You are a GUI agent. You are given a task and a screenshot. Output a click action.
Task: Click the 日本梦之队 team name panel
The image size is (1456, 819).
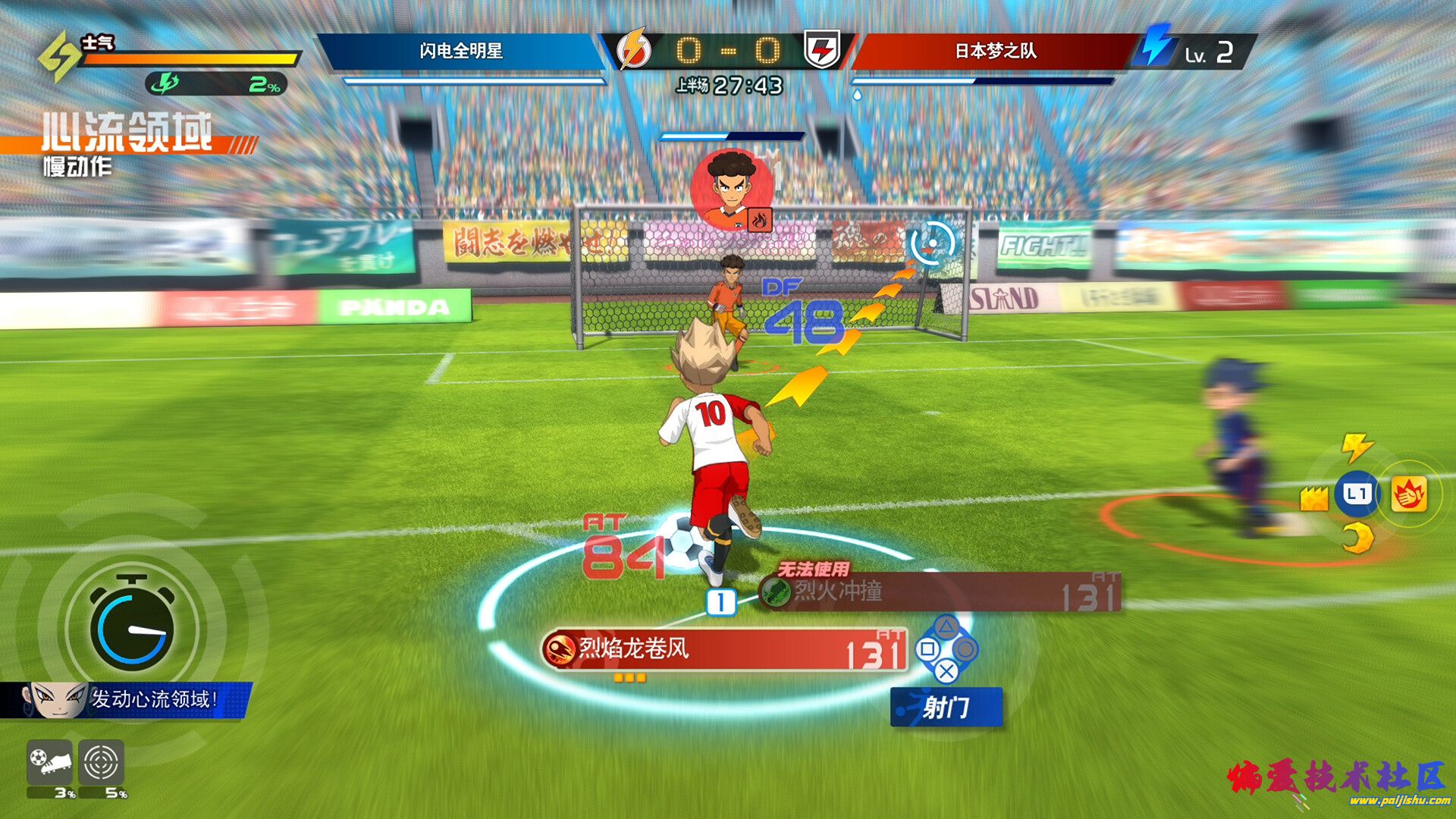[x=995, y=52]
